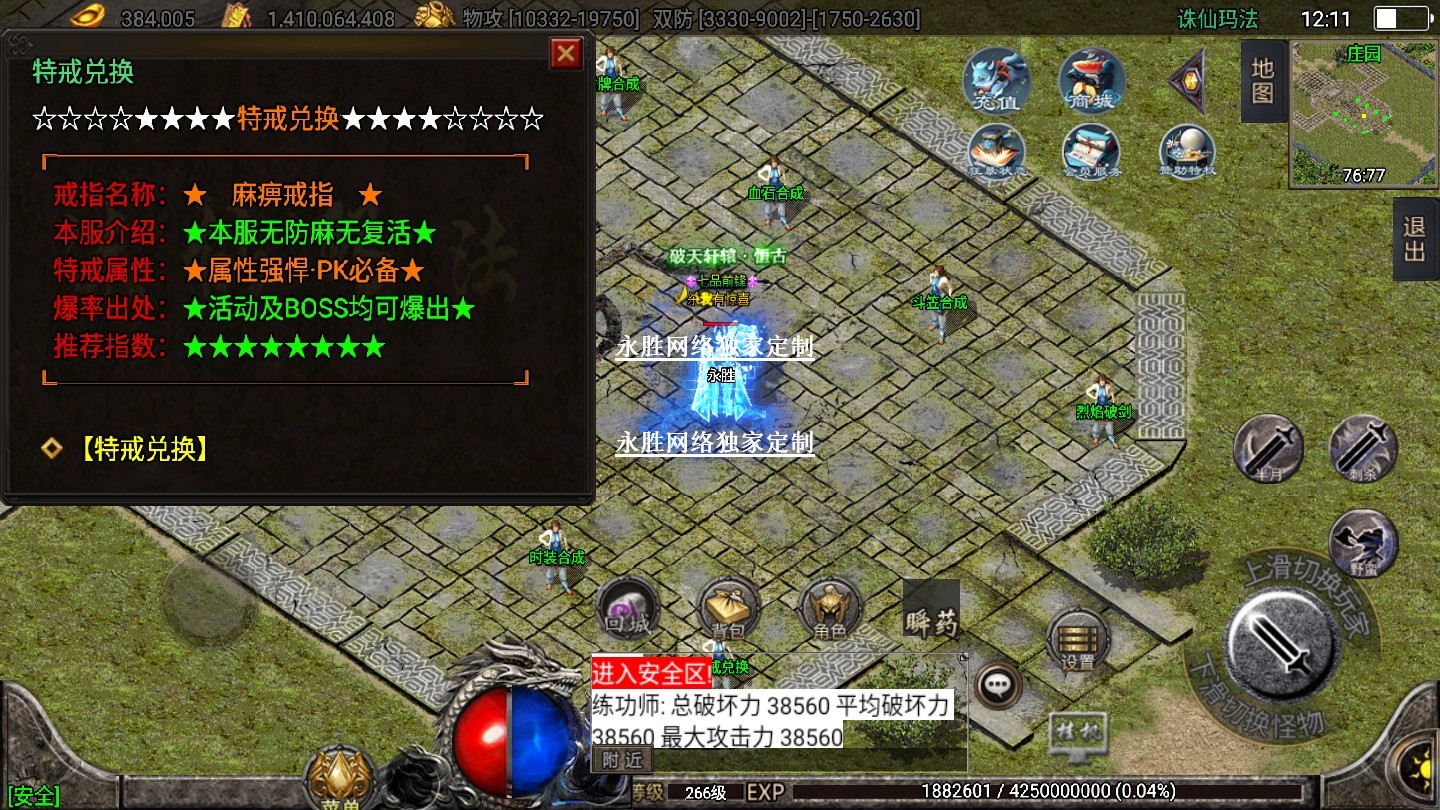
Task: Activate the 刺杀 sword skill
Action: tap(1363, 448)
